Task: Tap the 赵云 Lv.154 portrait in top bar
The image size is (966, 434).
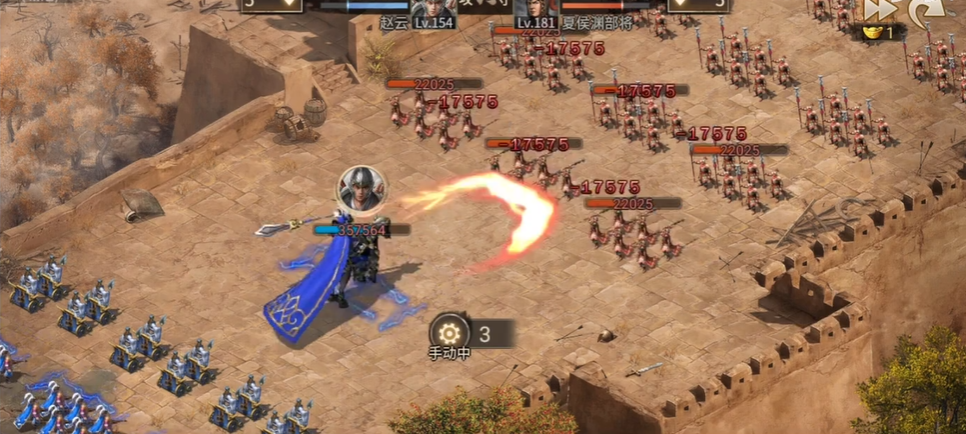Action: point(431,8)
